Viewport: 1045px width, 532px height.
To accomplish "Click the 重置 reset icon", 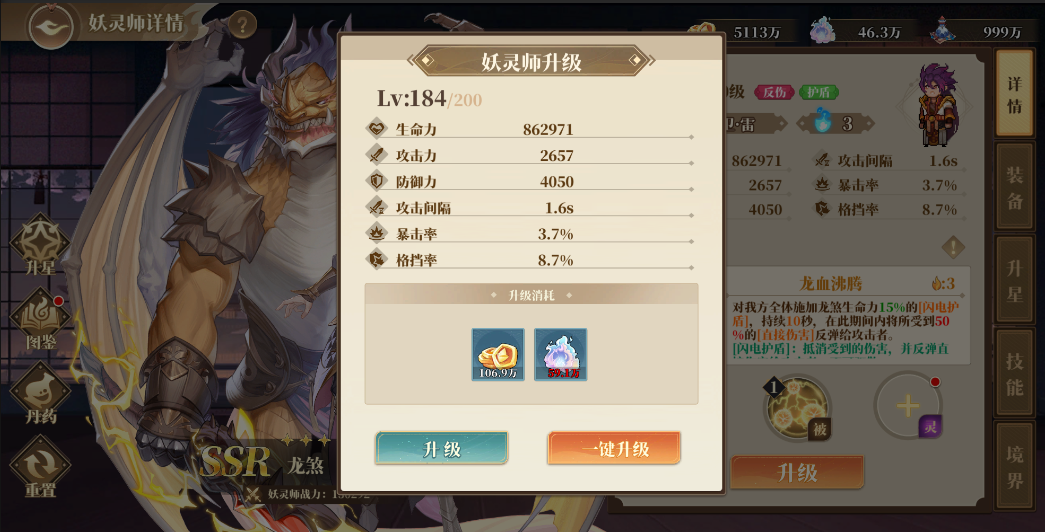I will coord(40,467).
